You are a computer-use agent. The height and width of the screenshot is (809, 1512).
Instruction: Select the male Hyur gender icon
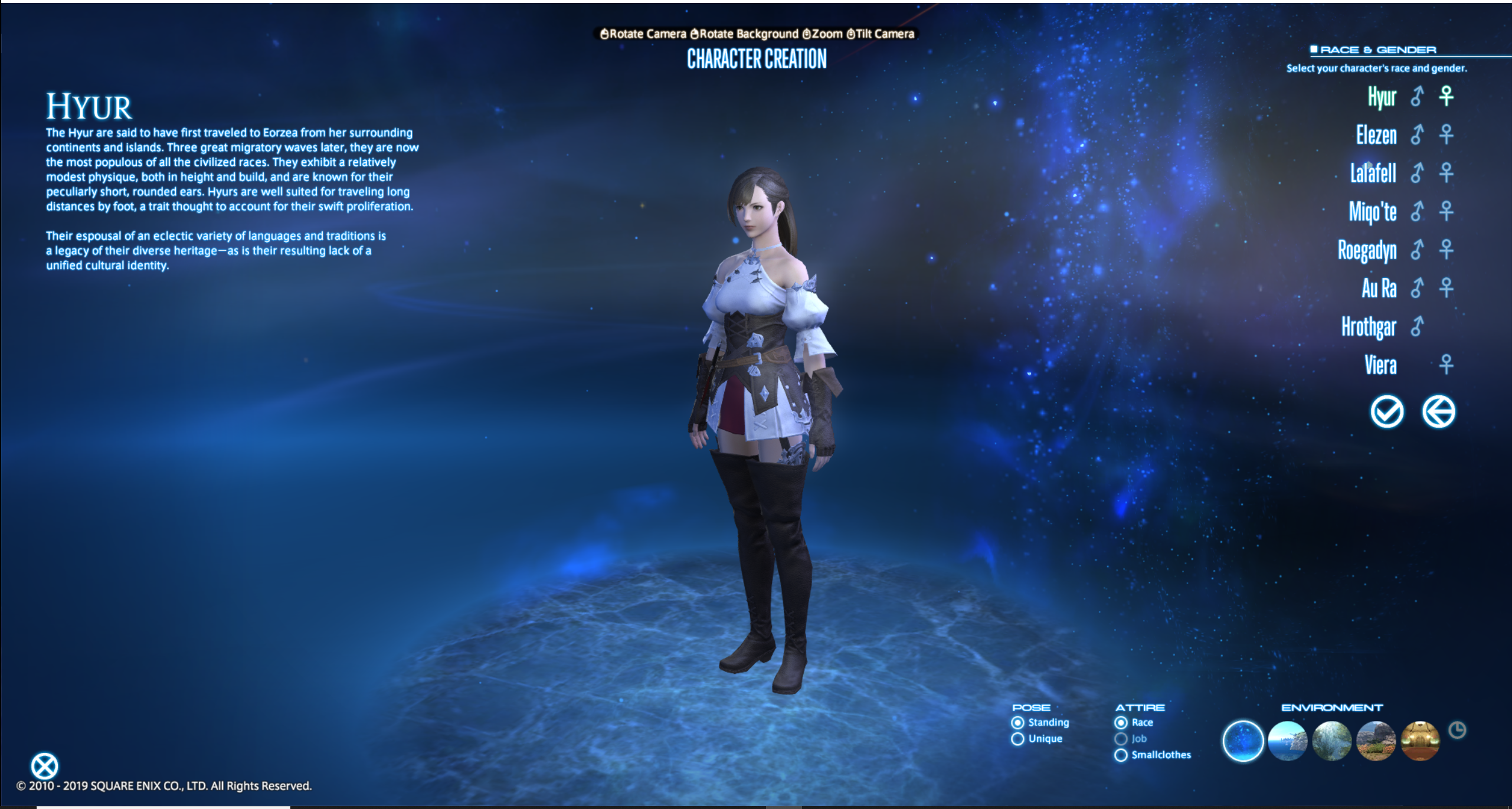click(1417, 96)
